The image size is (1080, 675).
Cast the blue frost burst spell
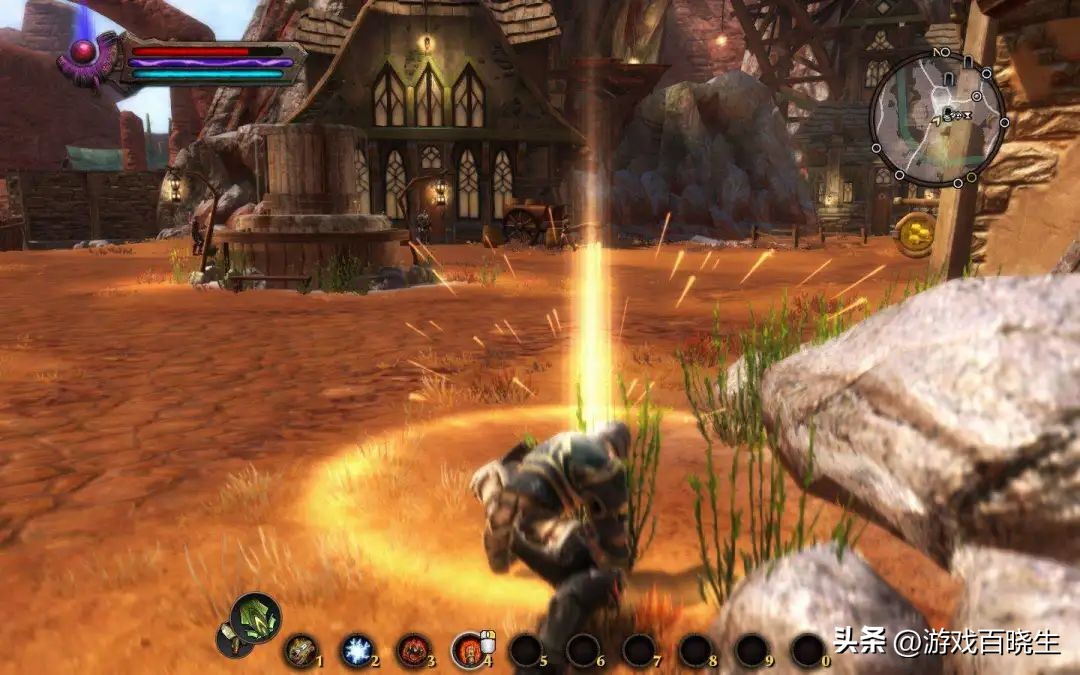coord(356,651)
